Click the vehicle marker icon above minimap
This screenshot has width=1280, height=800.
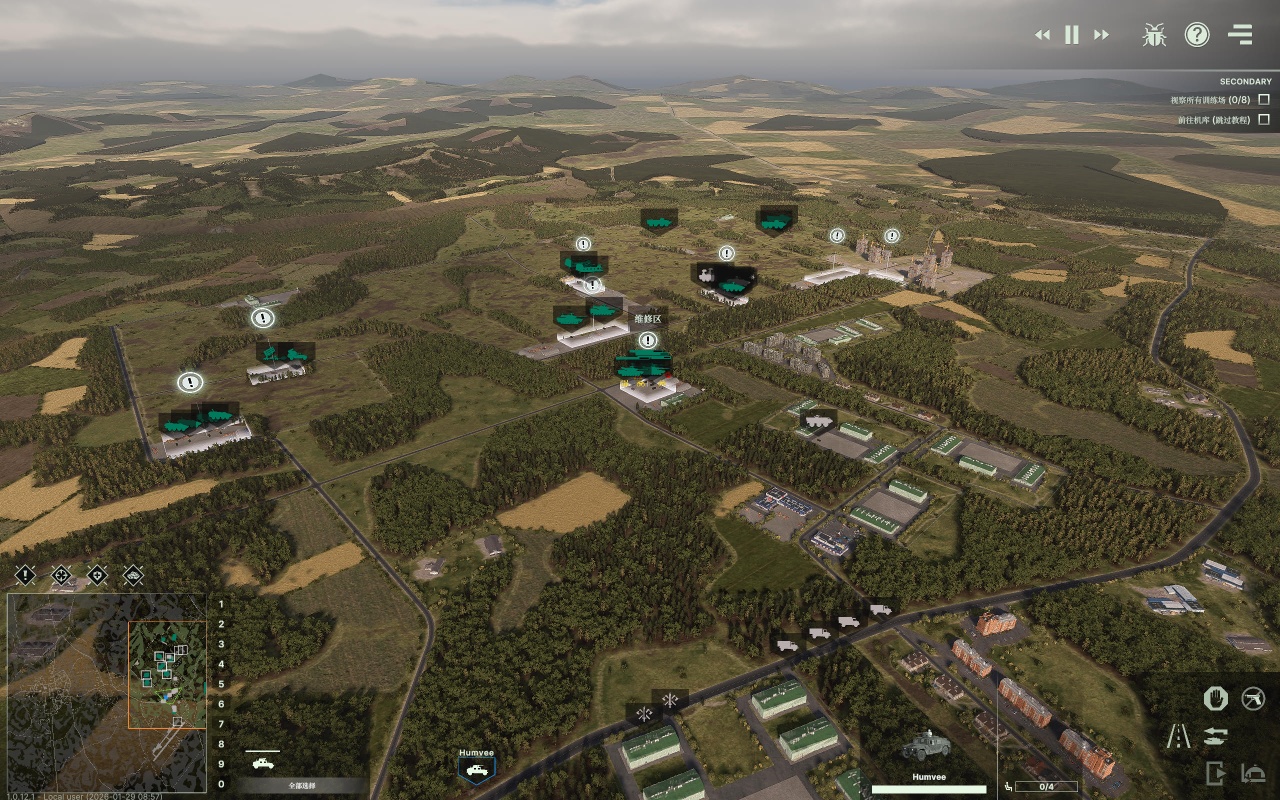(133, 575)
